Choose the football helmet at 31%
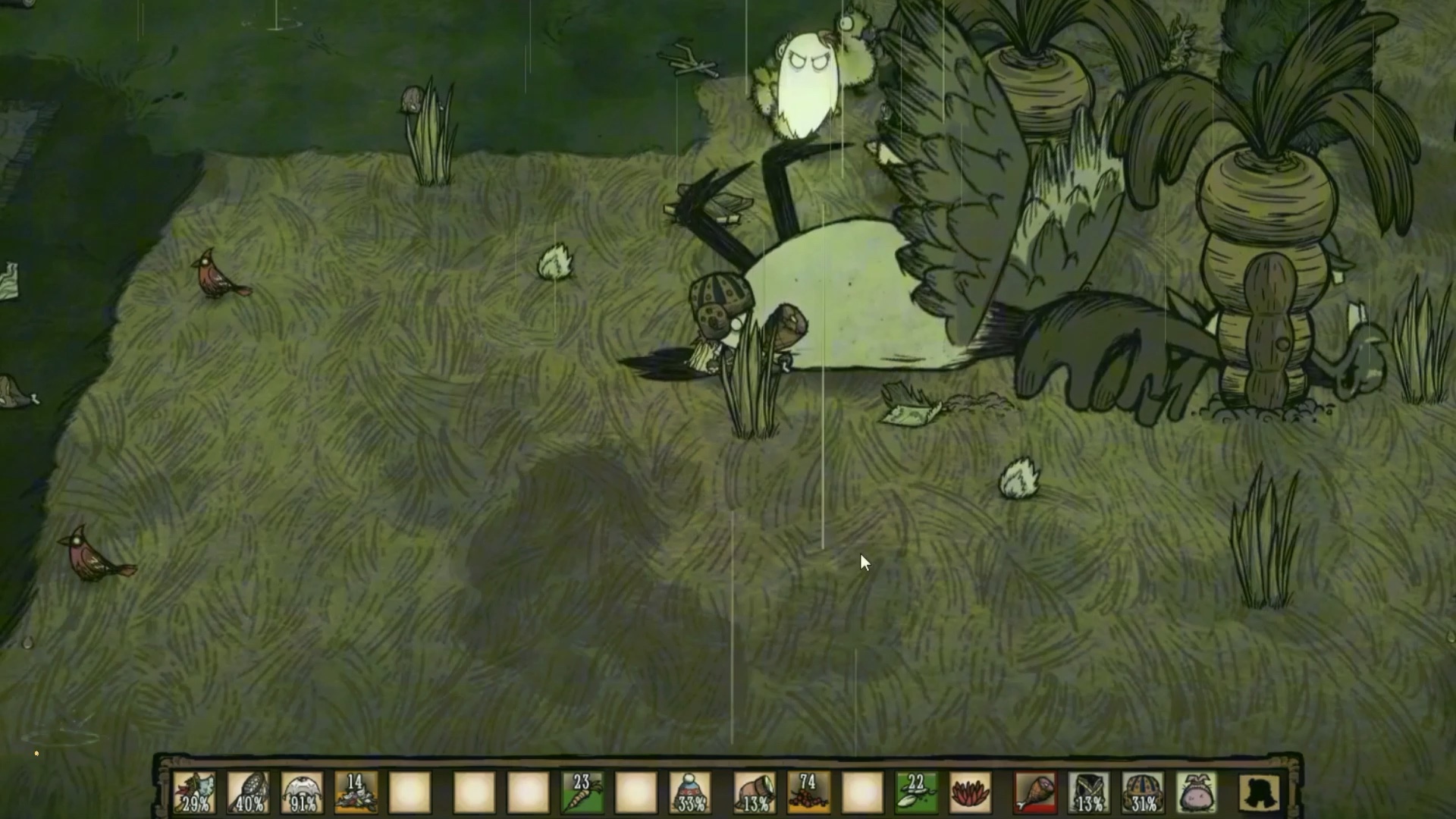 [1143, 792]
